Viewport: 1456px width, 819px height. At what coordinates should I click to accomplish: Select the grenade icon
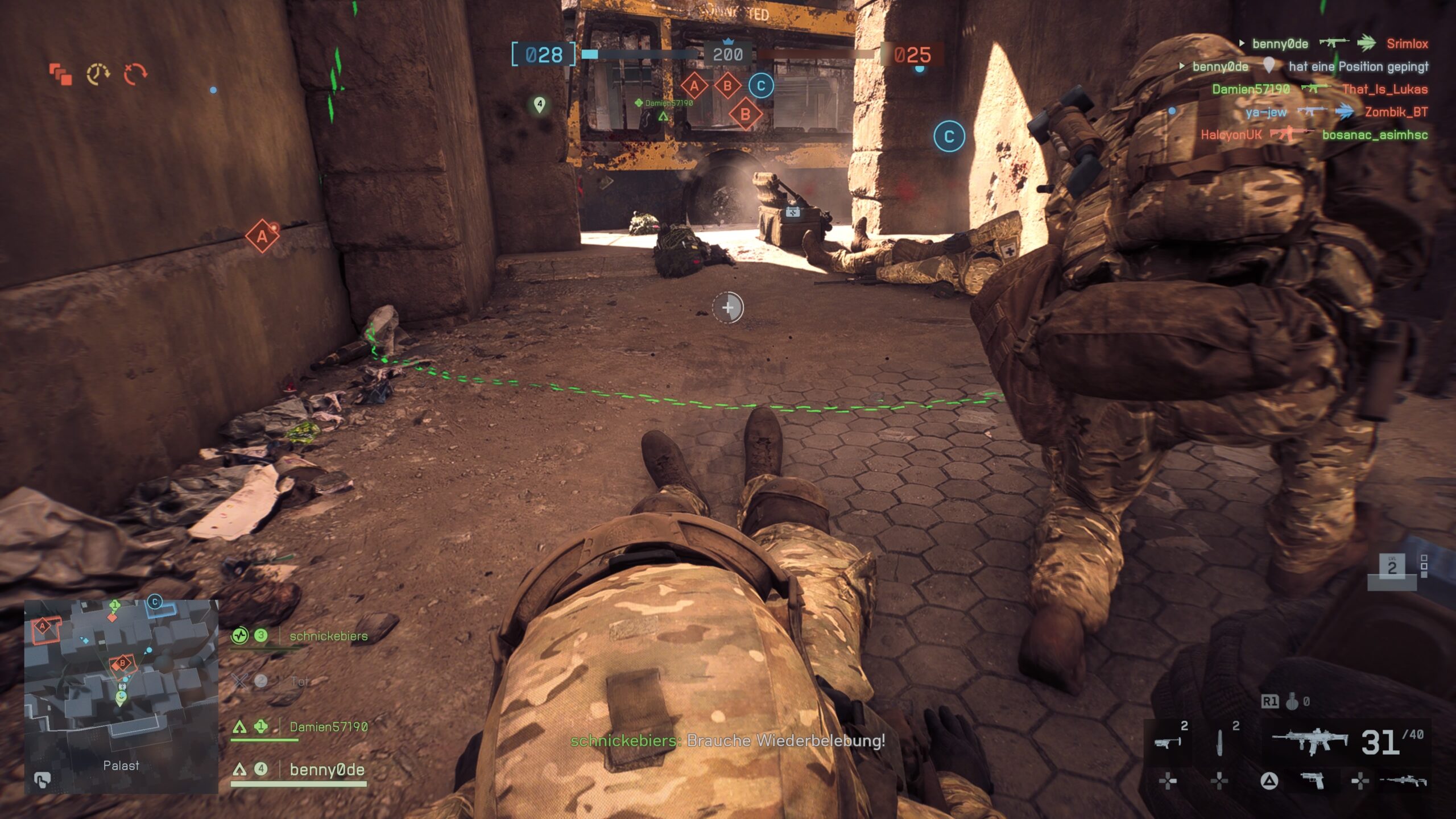(x=1292, y=702)
